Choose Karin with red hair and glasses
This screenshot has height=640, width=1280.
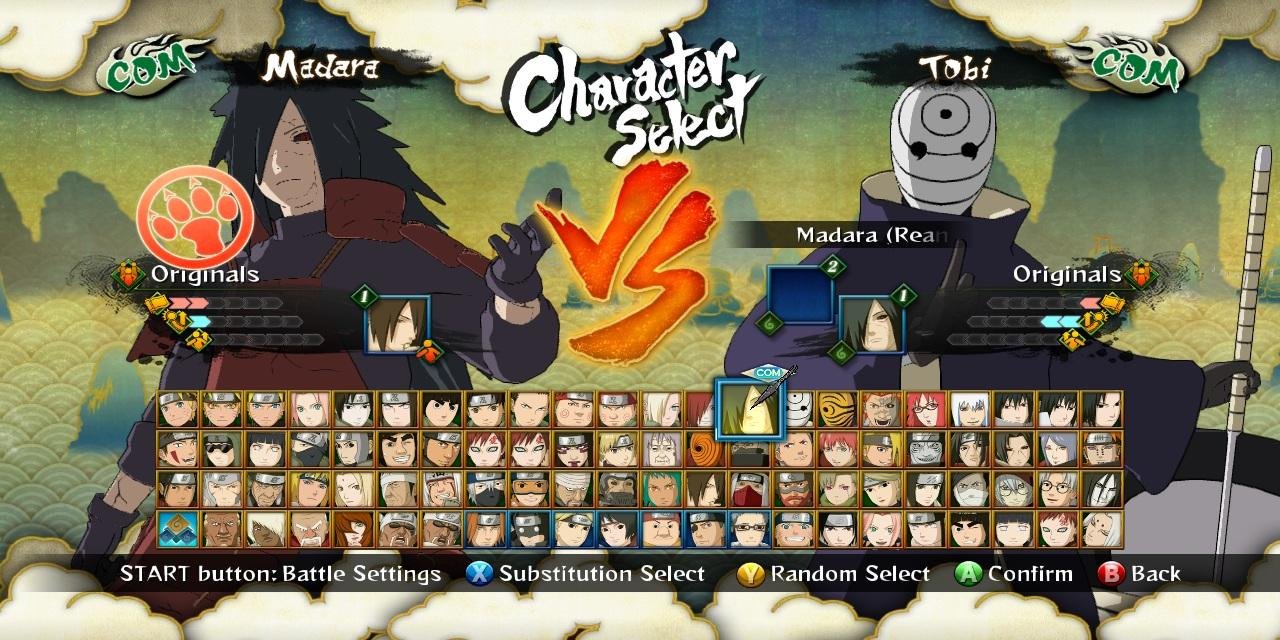(926, 409)
